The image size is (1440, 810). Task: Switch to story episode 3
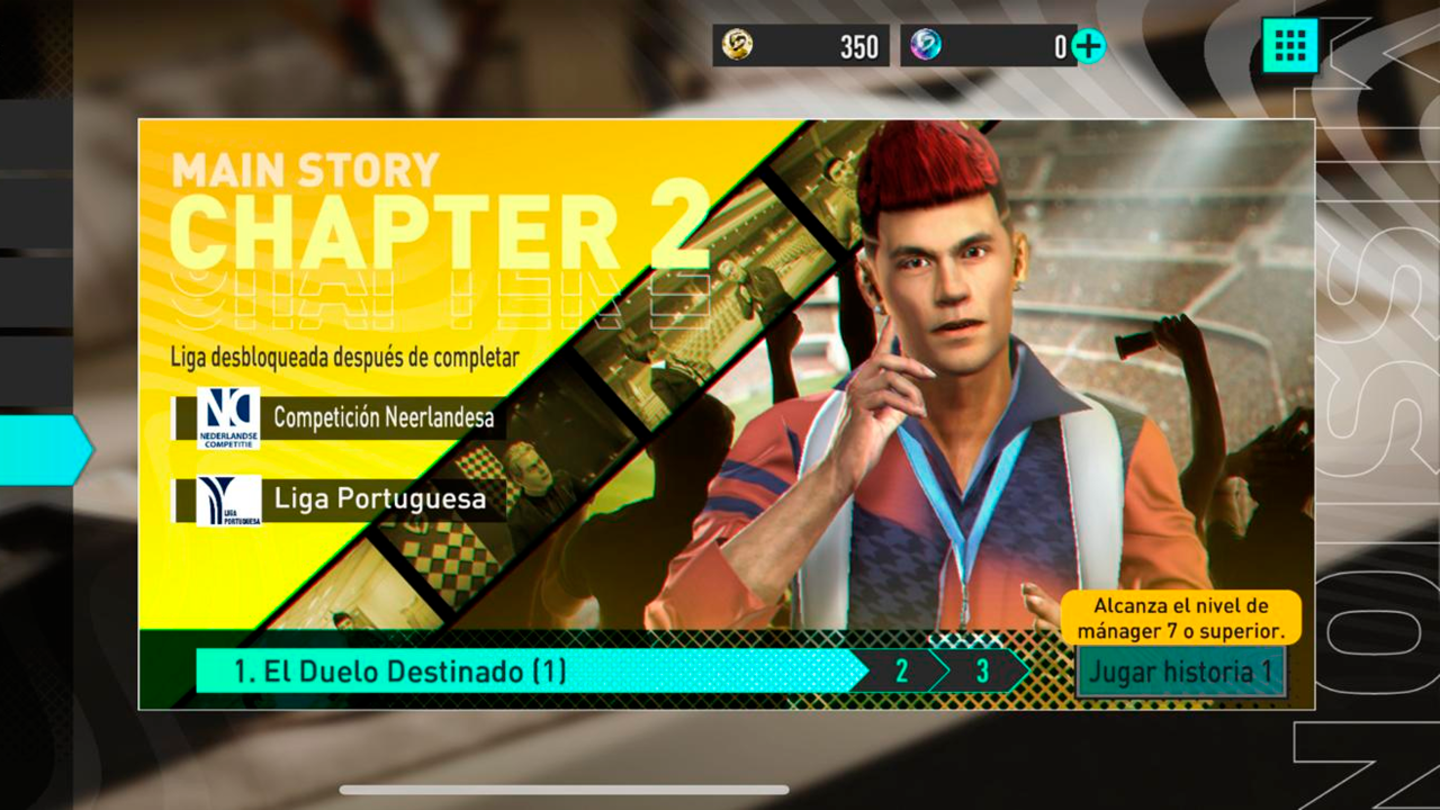tap(982, 671)
